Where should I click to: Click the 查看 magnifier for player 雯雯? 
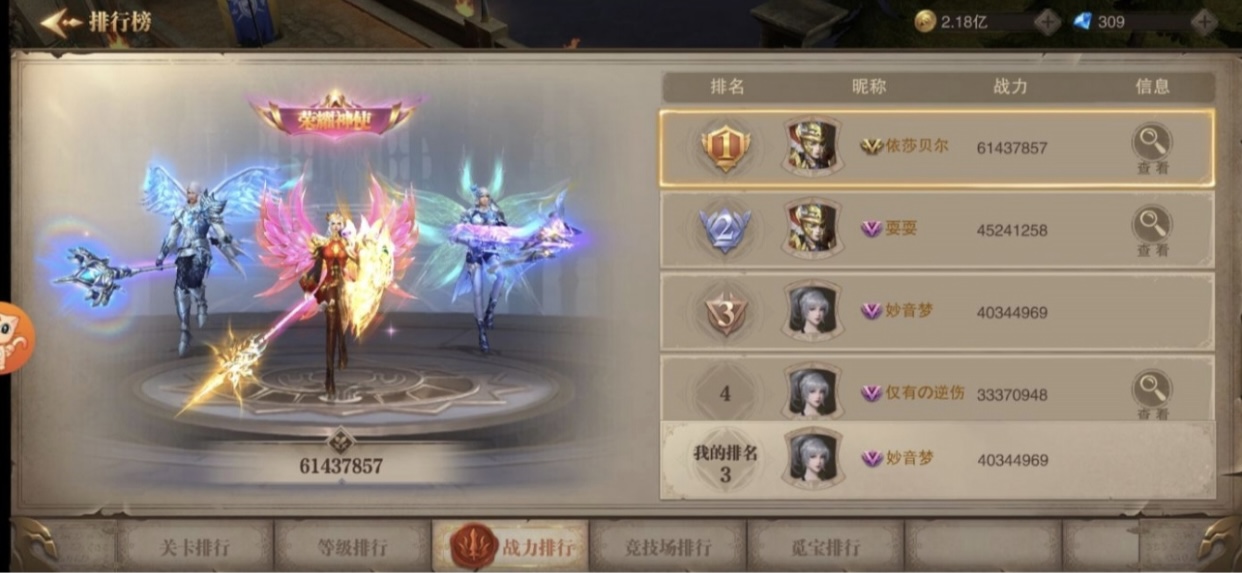click(1152, 230)
